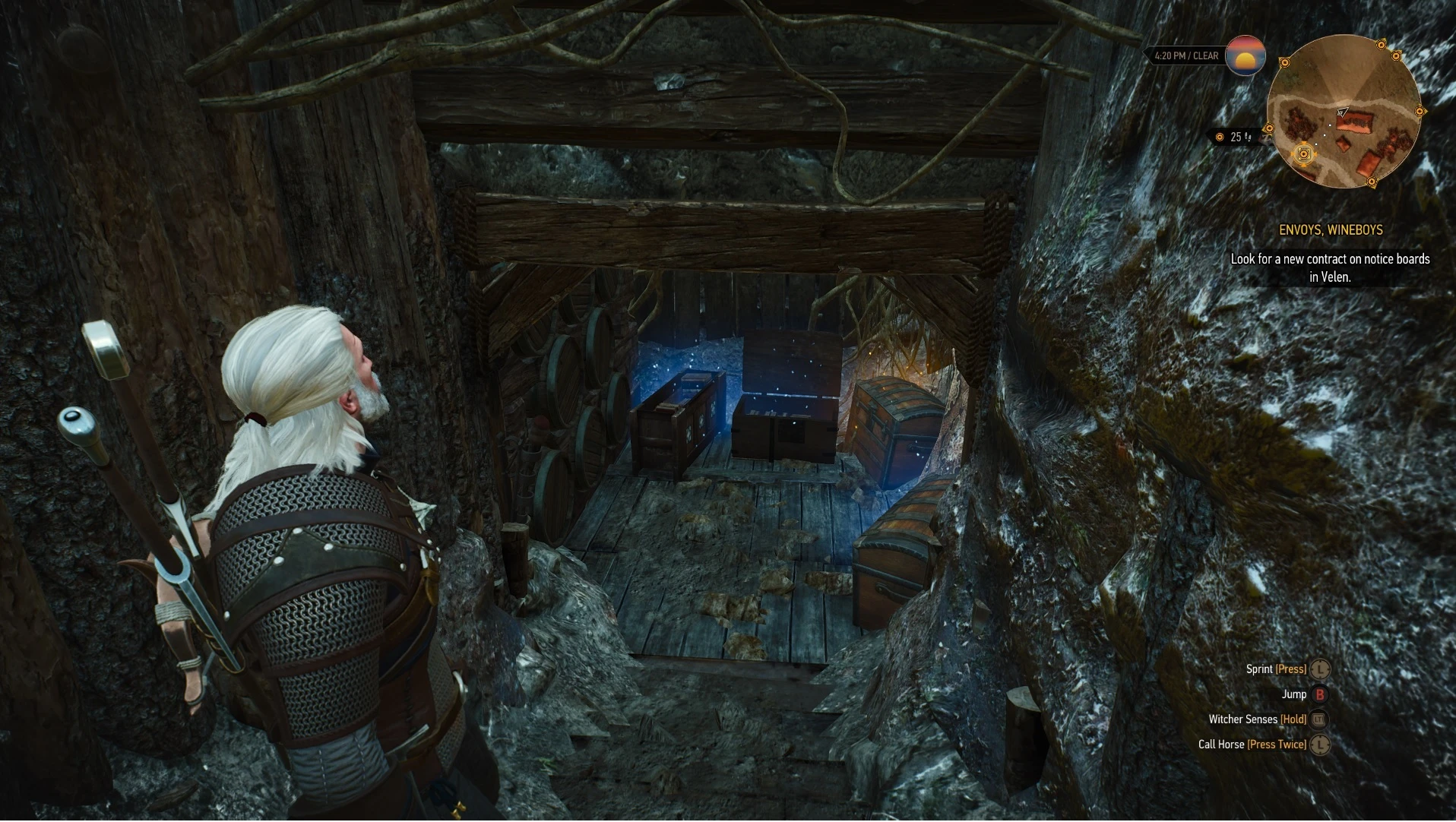Image resolution: width=1456 pixels, height=822 pixels.
Task: Click the left-stick icon beside Sprint
Action: point(1321,669)
